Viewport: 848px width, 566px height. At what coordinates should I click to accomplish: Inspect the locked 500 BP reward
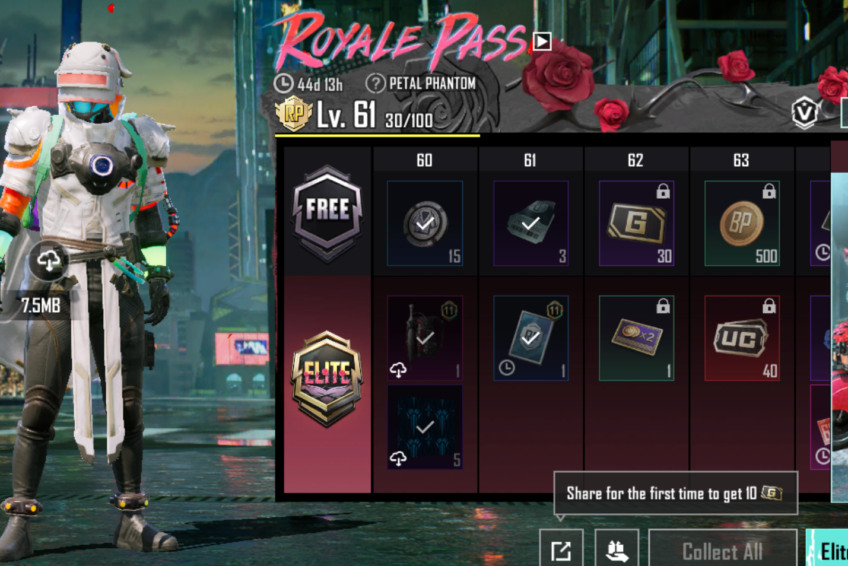click(741, 223)
